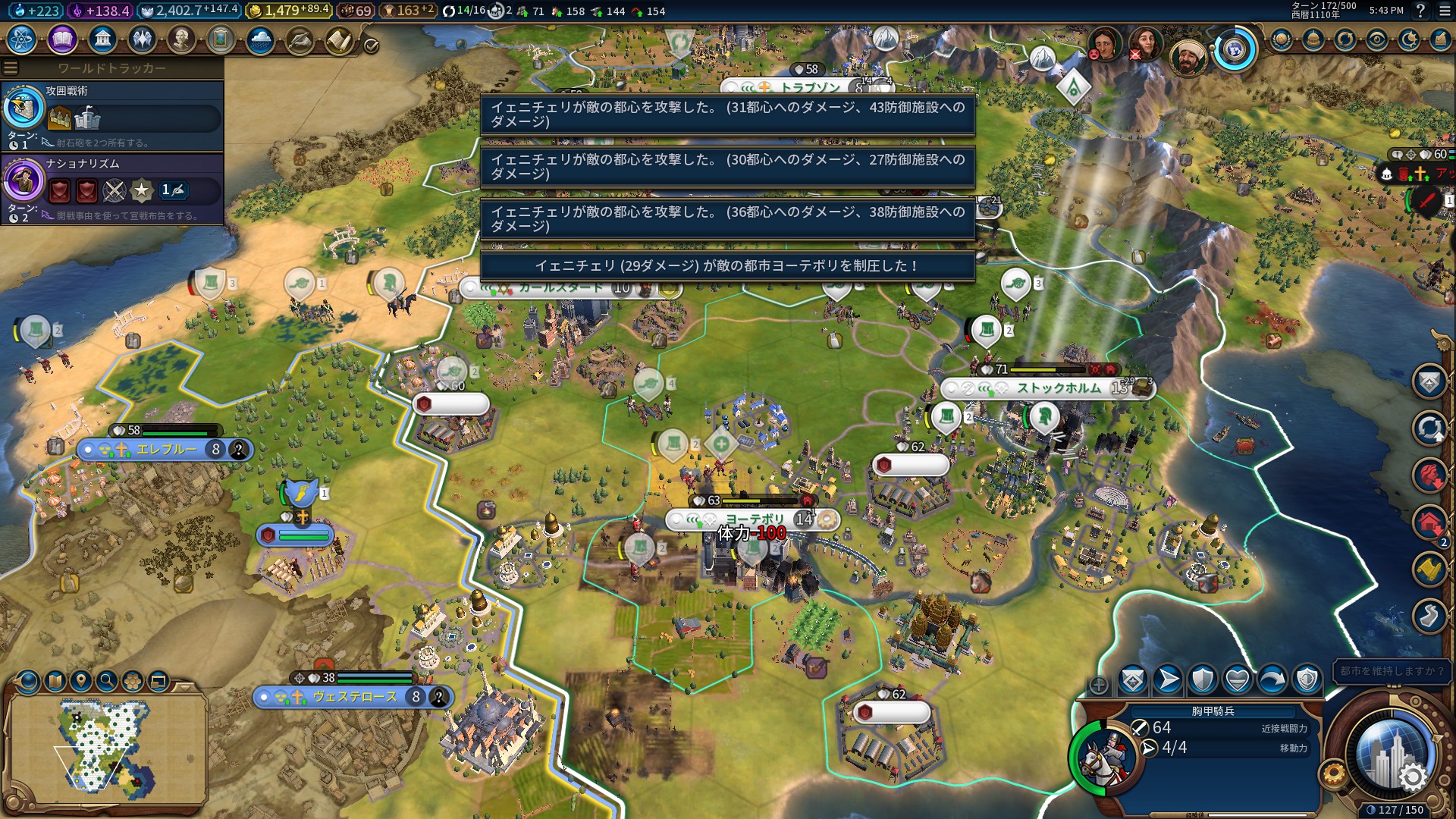Image resolution: width=1456 pixels, height=819 pixels.
Task: Open the civics tree book icon
Action: pos(62,39)
